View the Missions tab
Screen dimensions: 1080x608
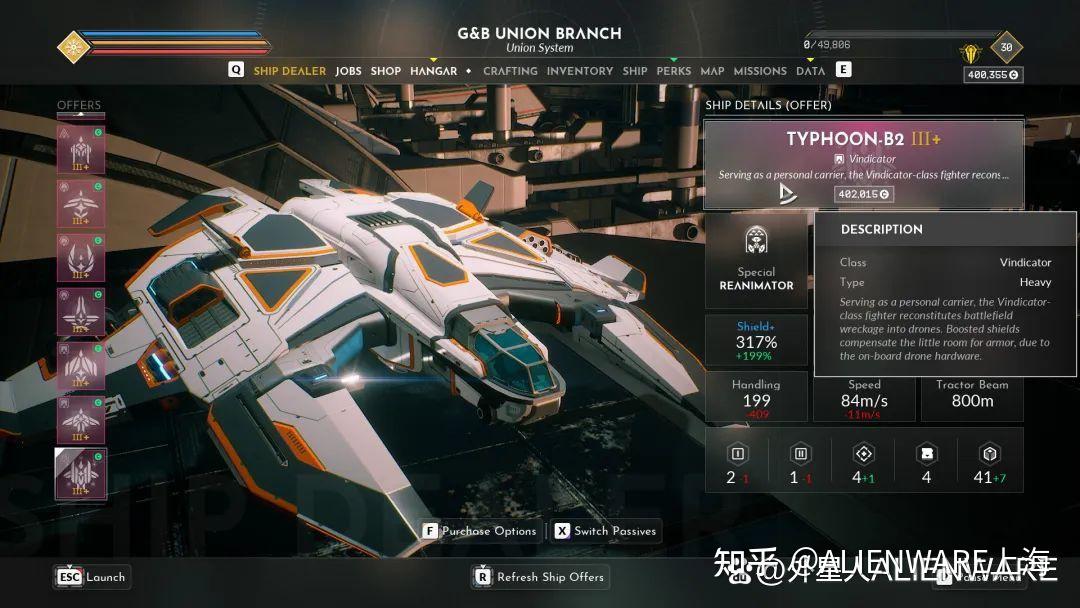tap(760, 71)
